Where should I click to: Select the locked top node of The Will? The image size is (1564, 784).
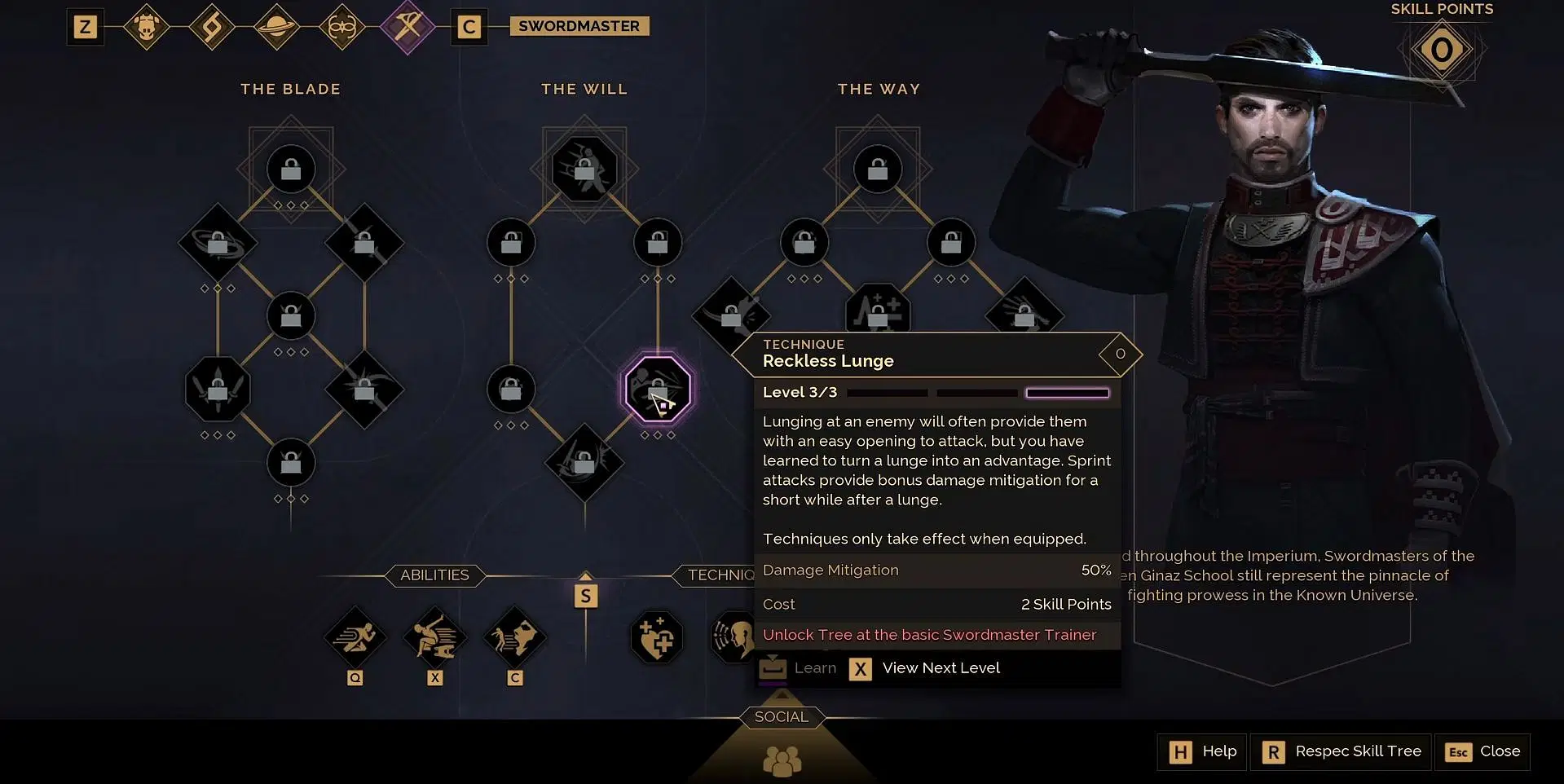pyautogui.click(x=584, y=170)
